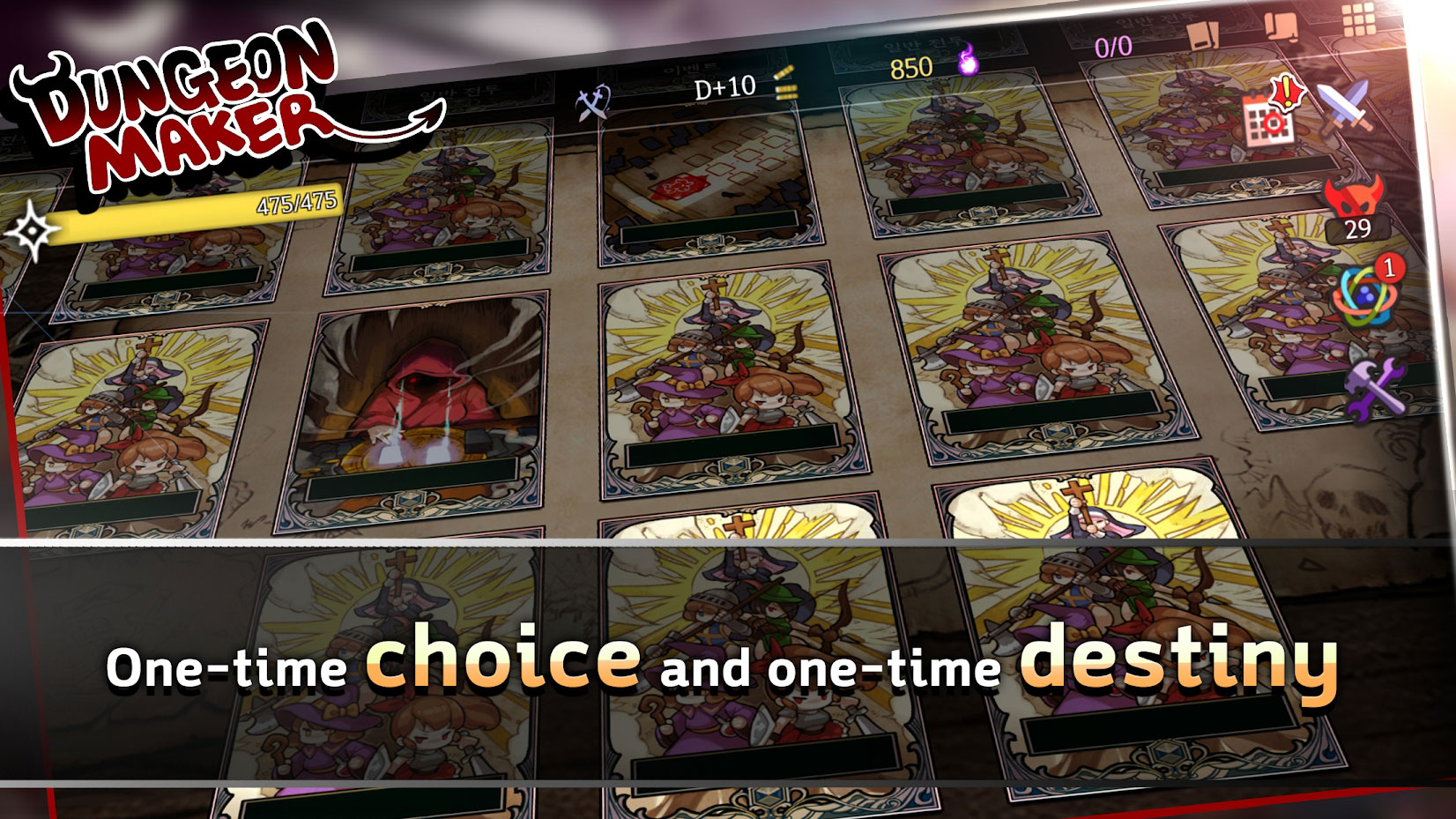
Task: View the demon badge showing 29
Action: [x=1355, y=207]
